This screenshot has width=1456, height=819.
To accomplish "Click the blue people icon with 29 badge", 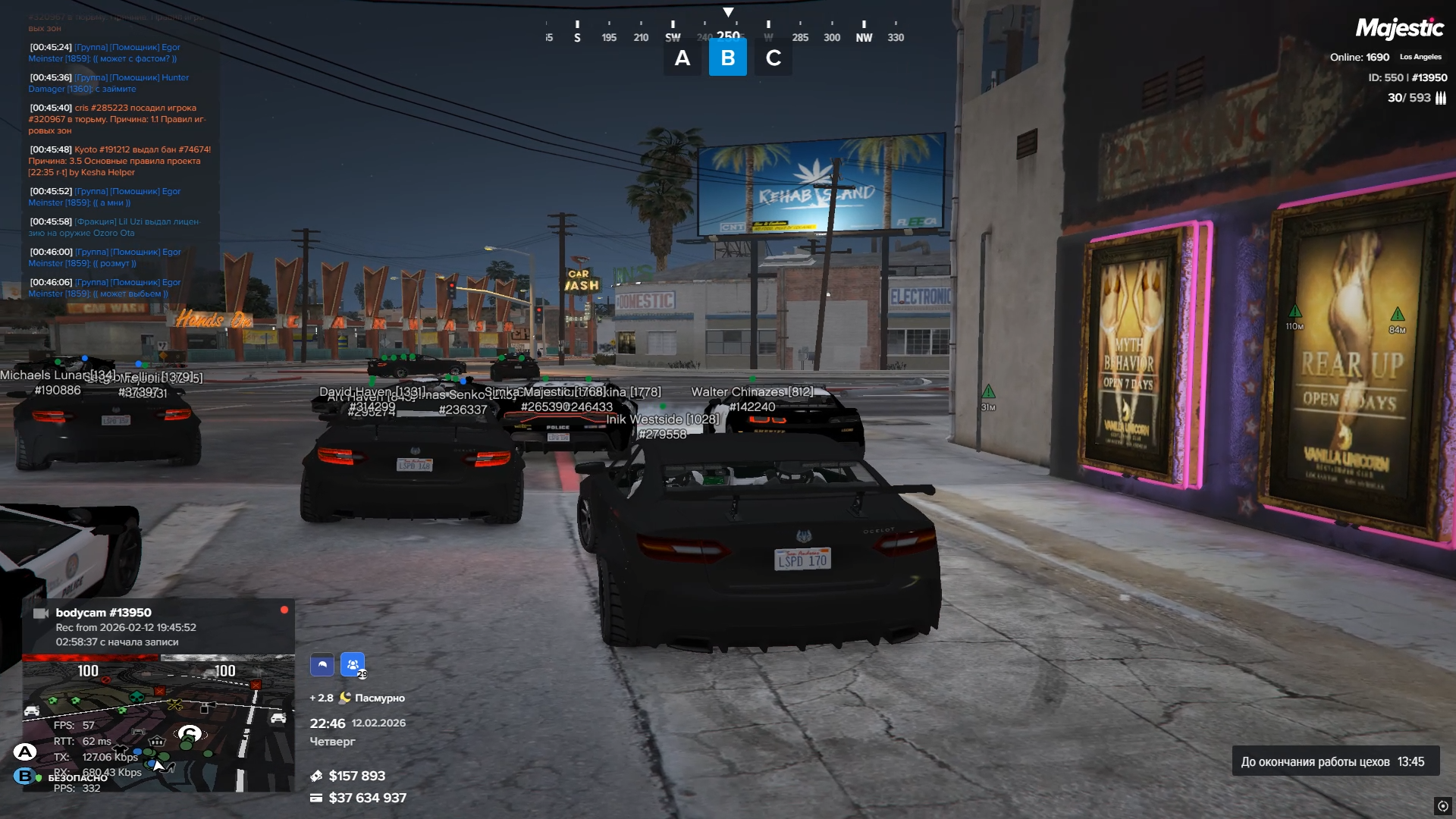I will [353, 665].
